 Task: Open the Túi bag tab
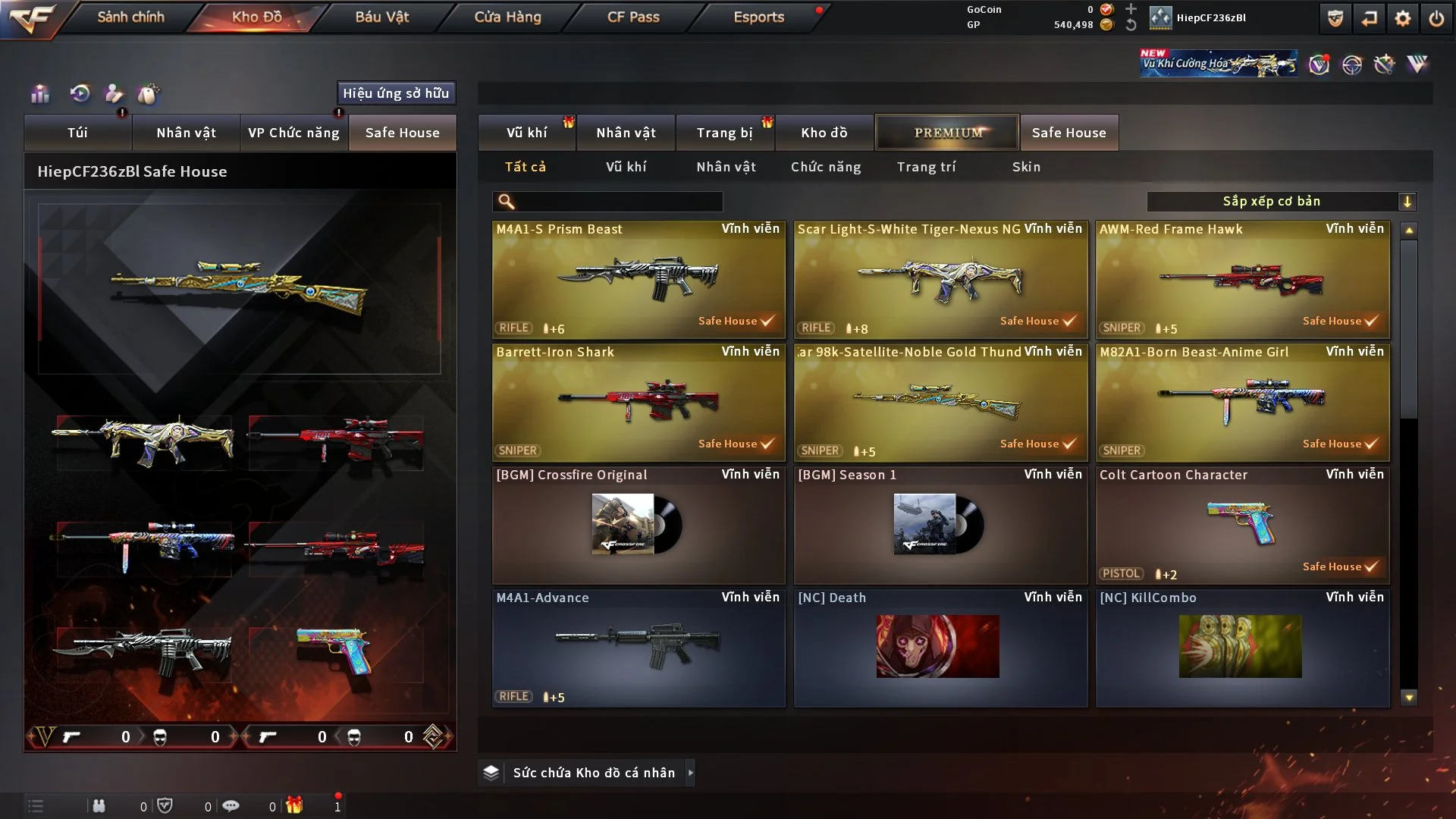77,133
